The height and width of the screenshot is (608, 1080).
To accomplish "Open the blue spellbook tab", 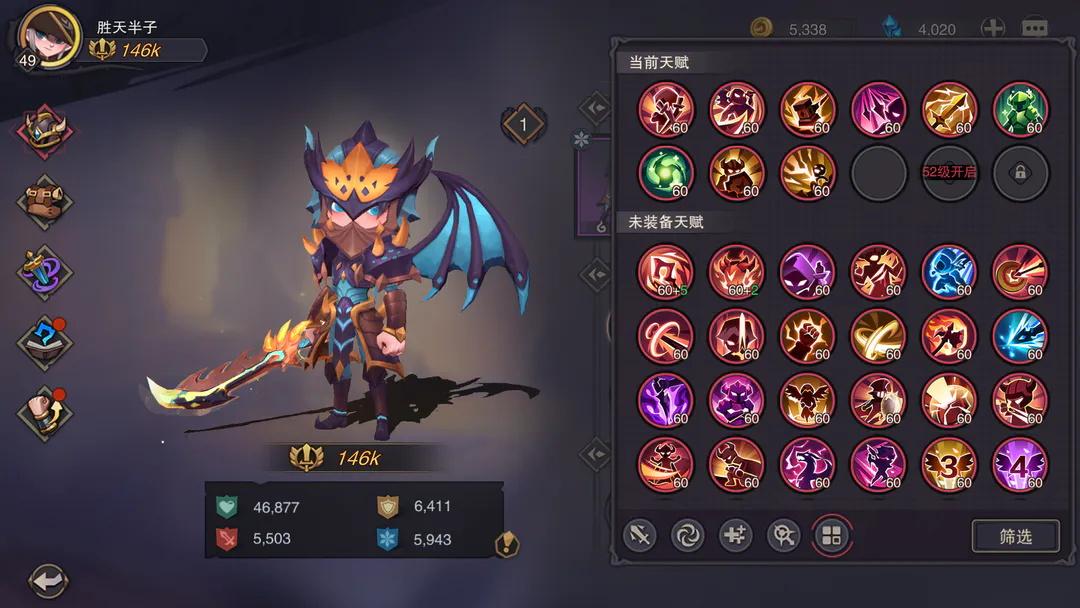I will [44, 342].
